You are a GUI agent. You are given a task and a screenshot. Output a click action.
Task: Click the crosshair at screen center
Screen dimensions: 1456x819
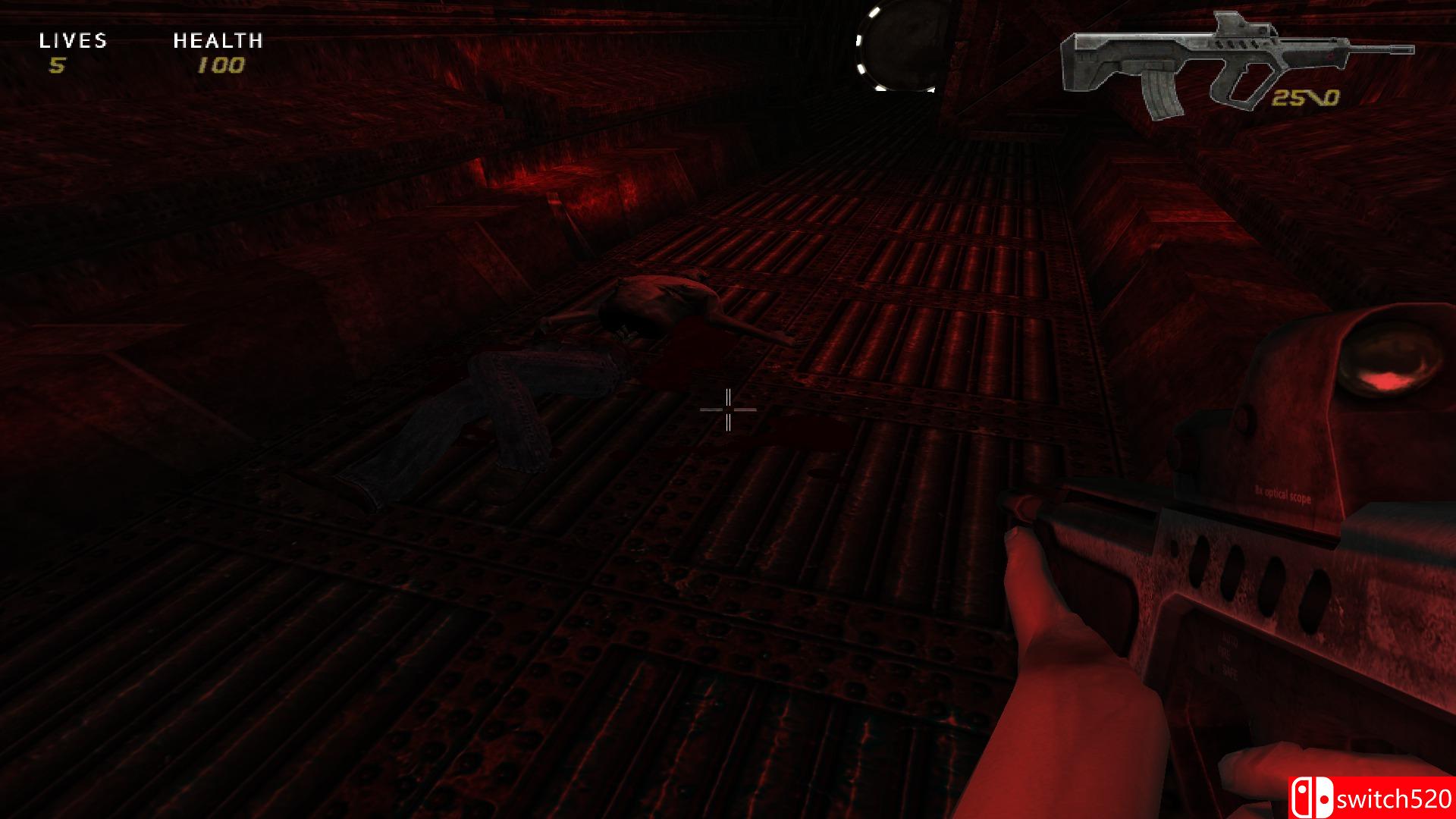tap(728, 409)
